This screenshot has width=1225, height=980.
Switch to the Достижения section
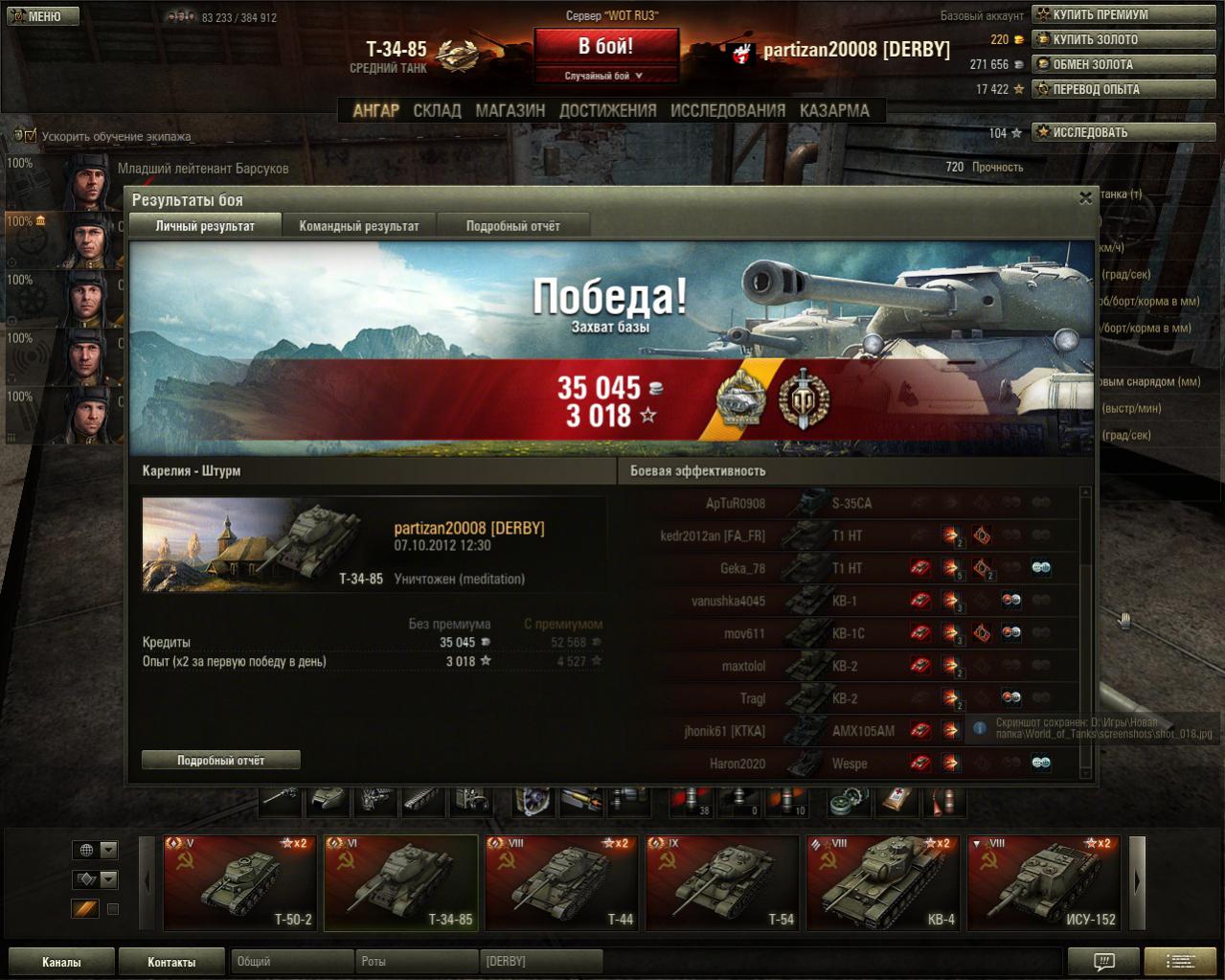[x=607, y=110]
